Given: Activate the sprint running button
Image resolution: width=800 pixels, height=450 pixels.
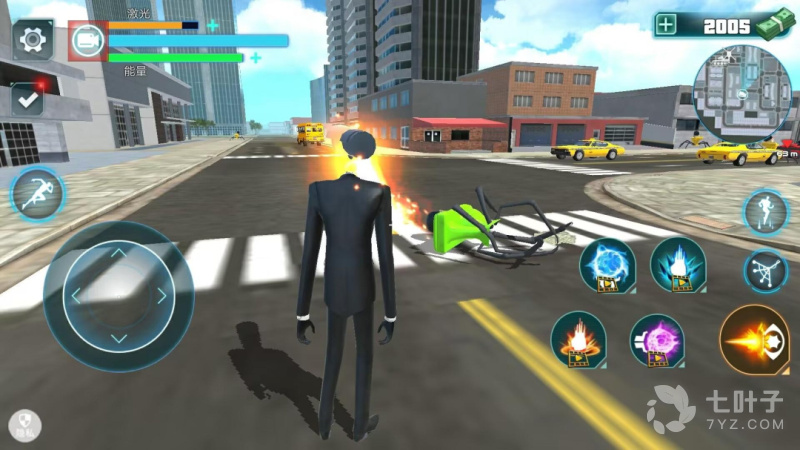Looking at the screenshot, I should pos(38,193).
